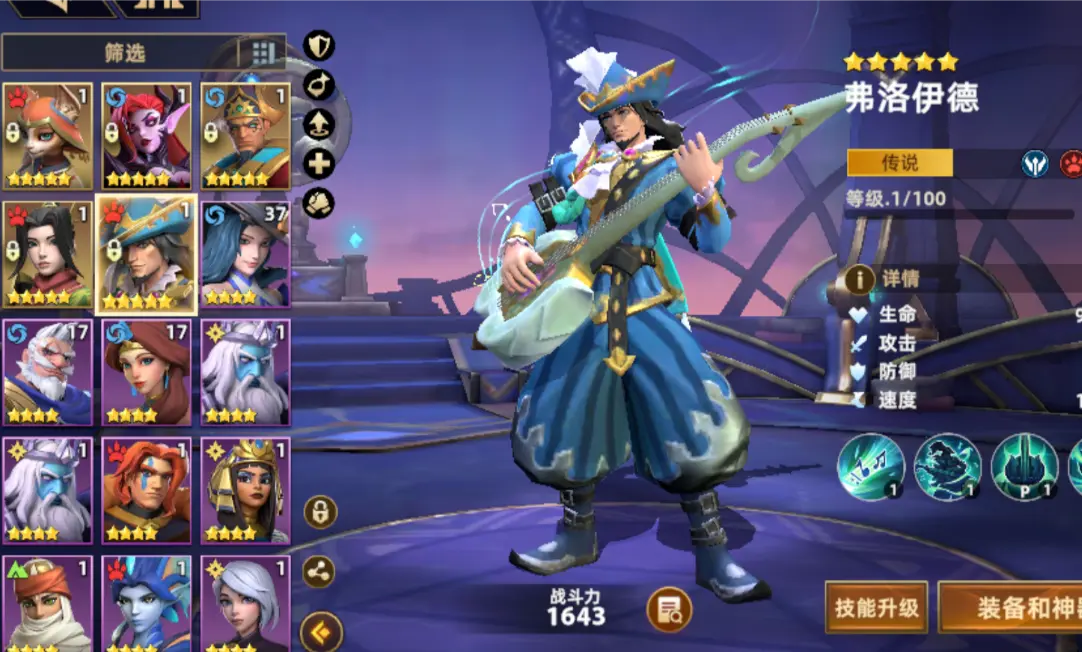This screenshot has width=1082, height=652.
Task: Filter heroes by the plus-sign healer icon
Action: click(319, 164)
